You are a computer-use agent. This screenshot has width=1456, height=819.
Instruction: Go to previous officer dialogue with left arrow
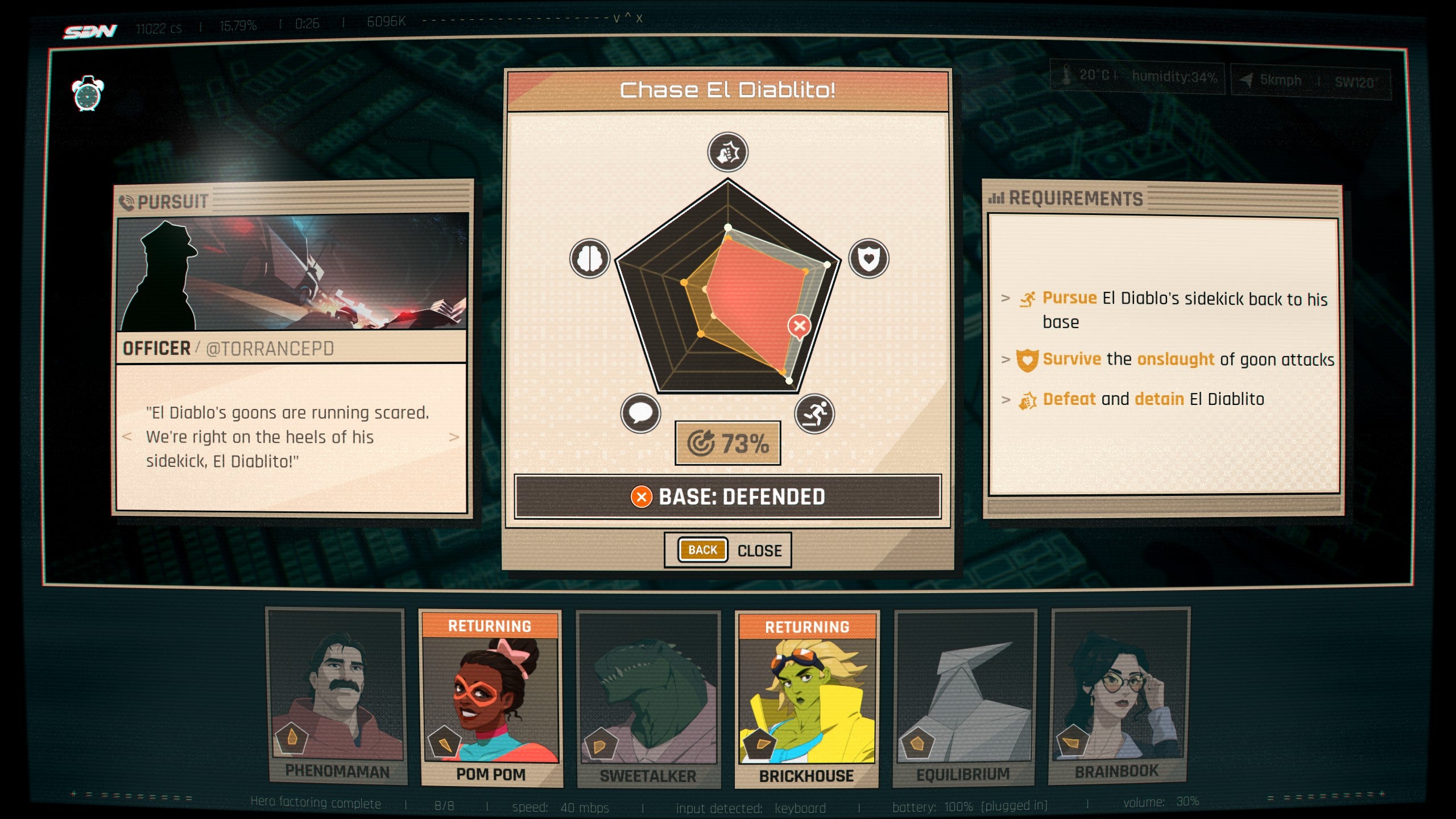point(127,437)
